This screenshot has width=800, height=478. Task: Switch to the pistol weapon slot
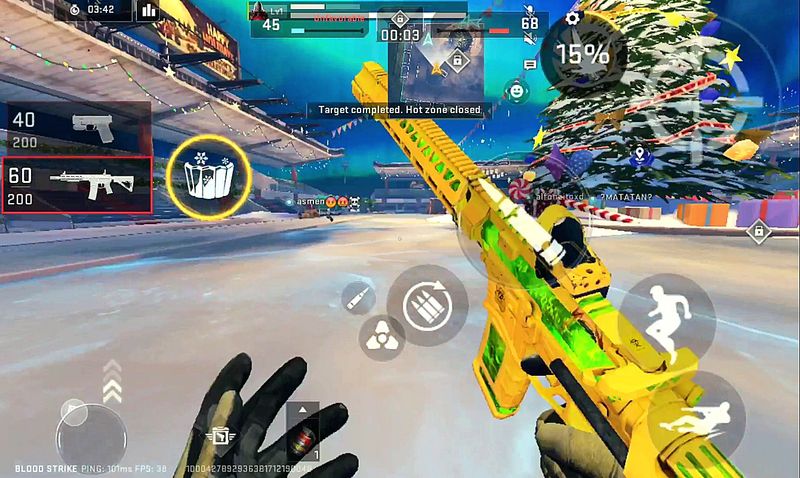click(77, 127)
